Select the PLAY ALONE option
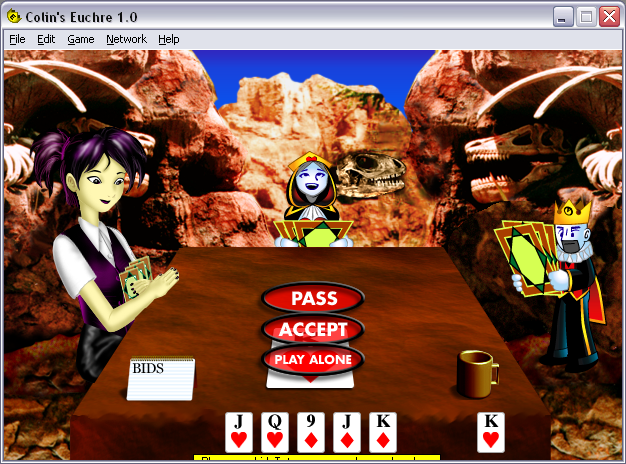This screenshot has width=626, height=464. pos(313,359)
